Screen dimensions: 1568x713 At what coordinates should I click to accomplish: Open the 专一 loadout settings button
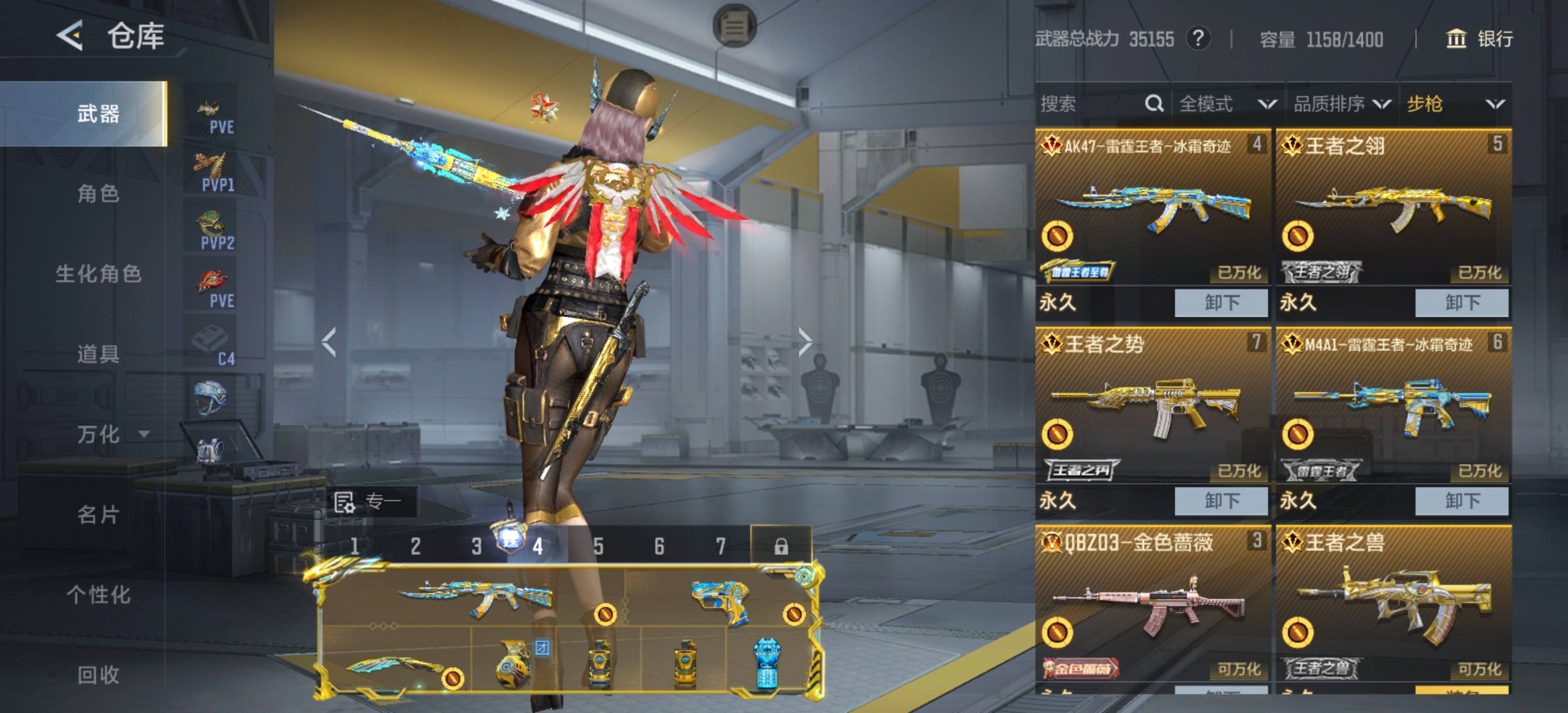pos(371,502)
